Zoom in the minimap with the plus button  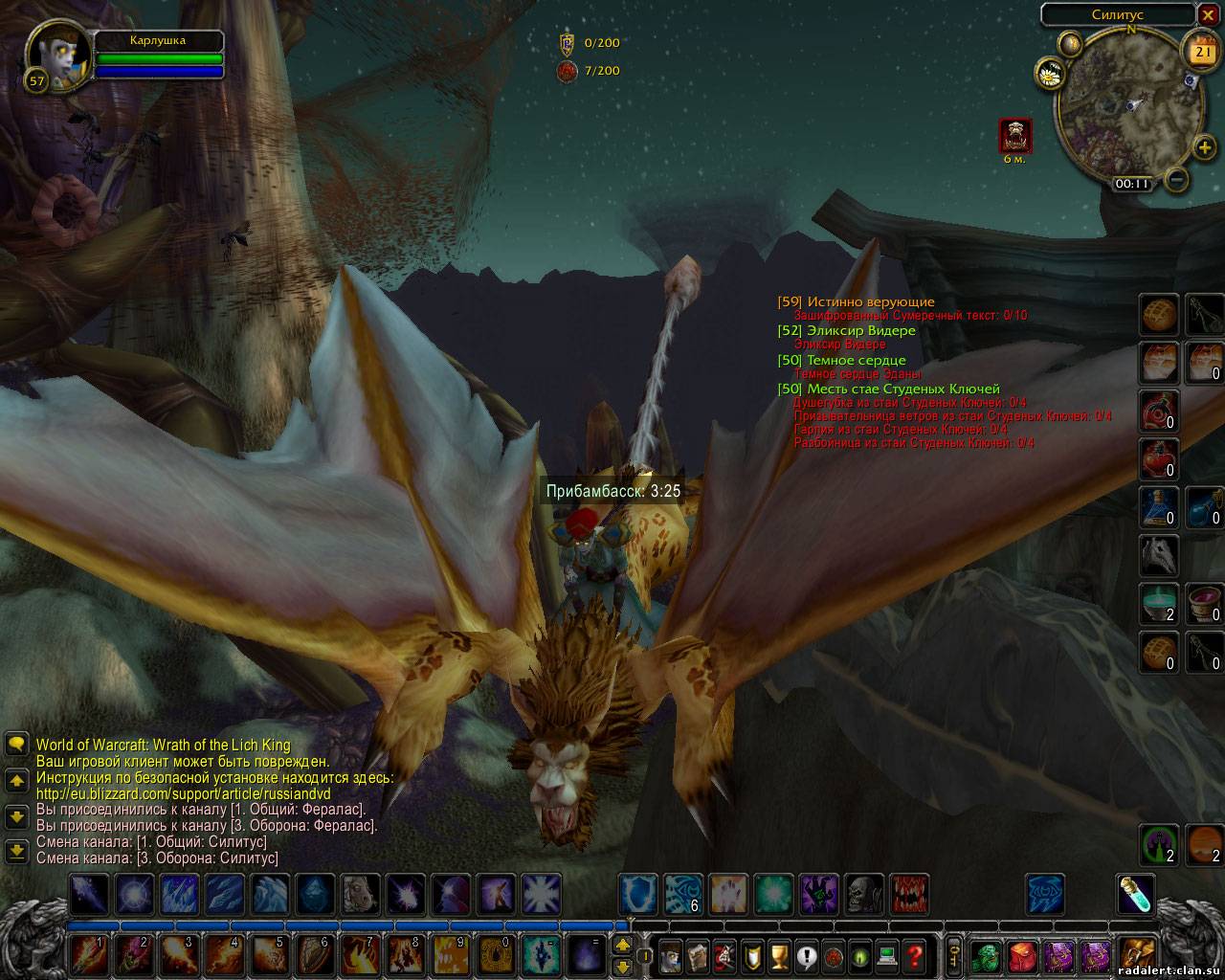pyautogui.click(x=1204, y=147)
